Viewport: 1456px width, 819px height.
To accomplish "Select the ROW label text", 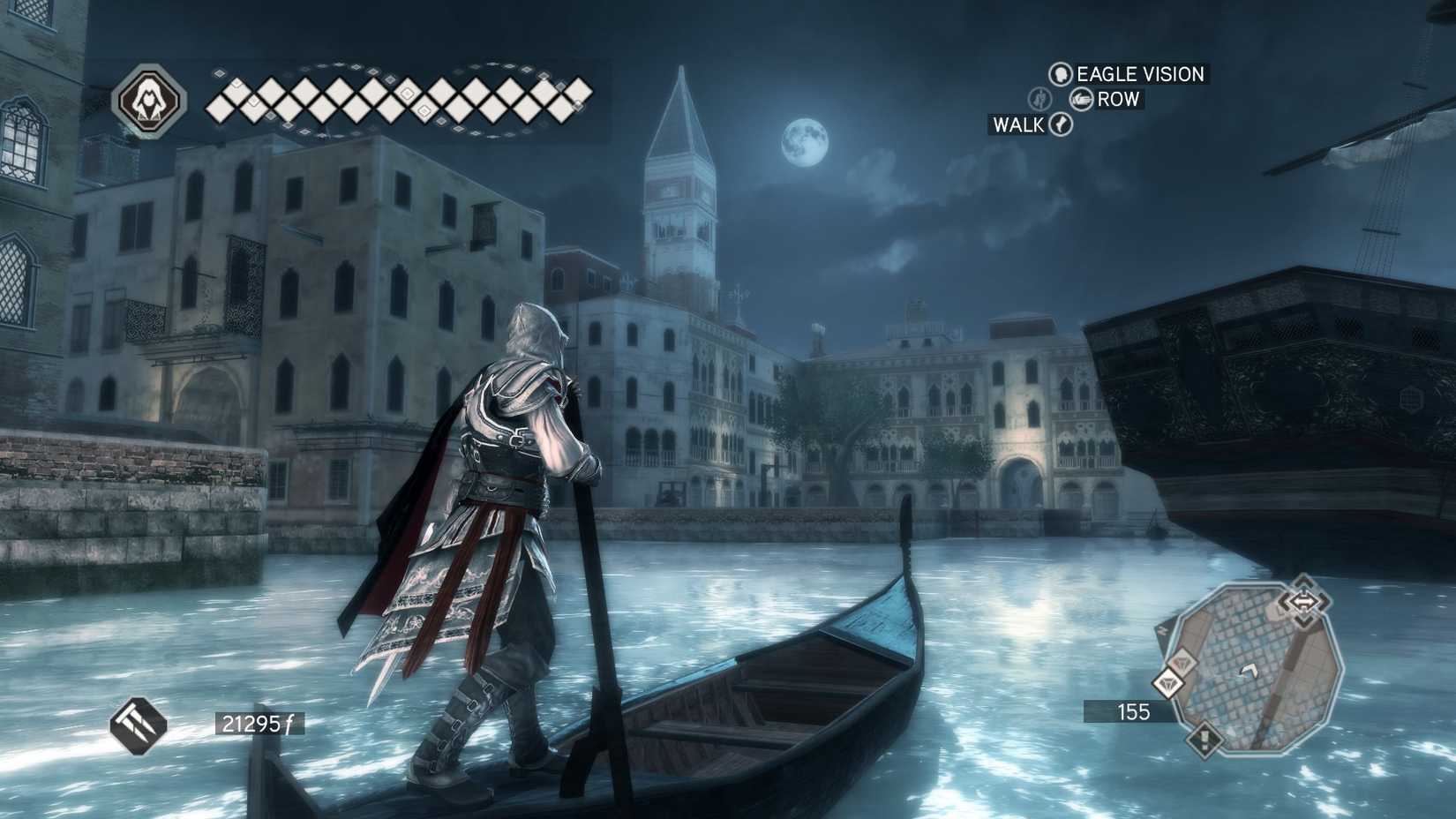I will (1117, 99).
